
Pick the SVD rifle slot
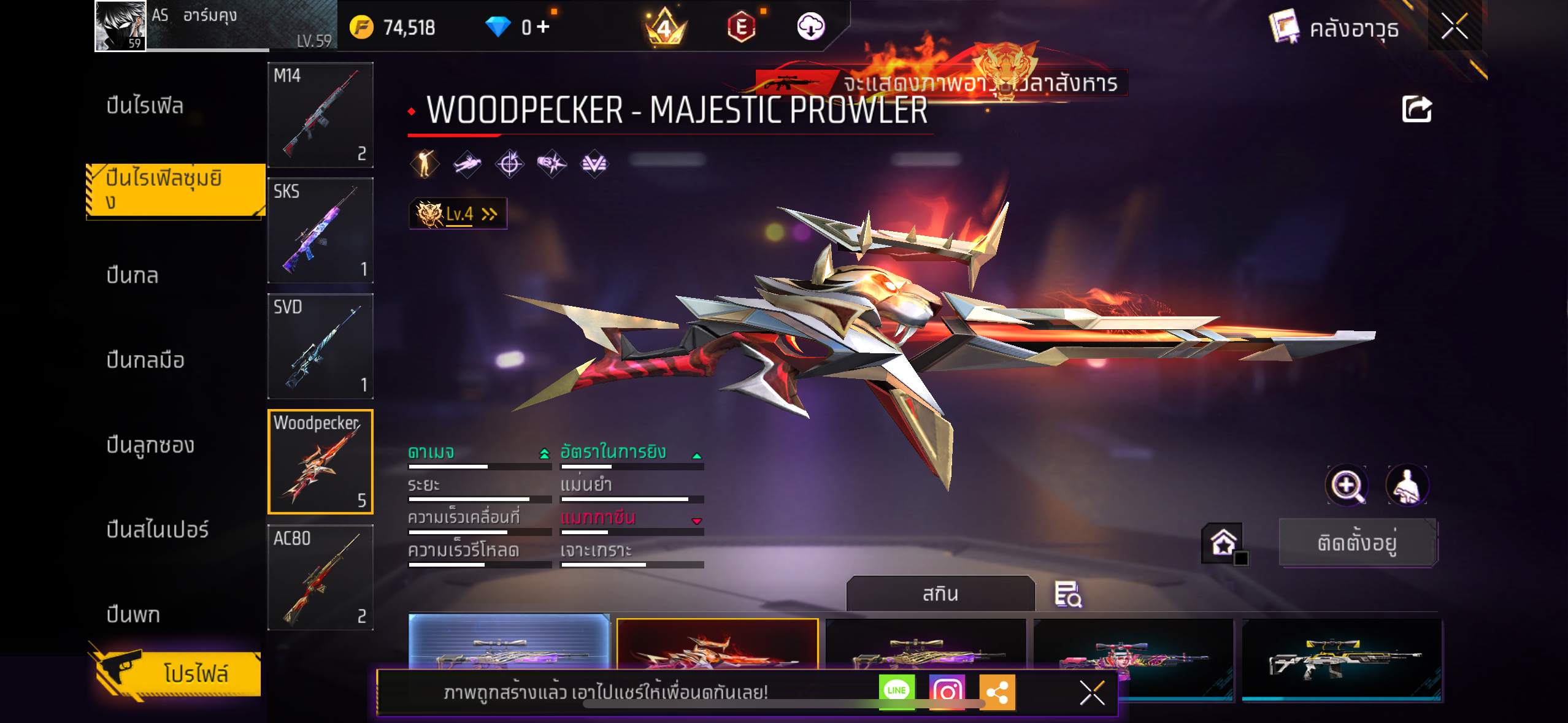[x=320, y=346]
